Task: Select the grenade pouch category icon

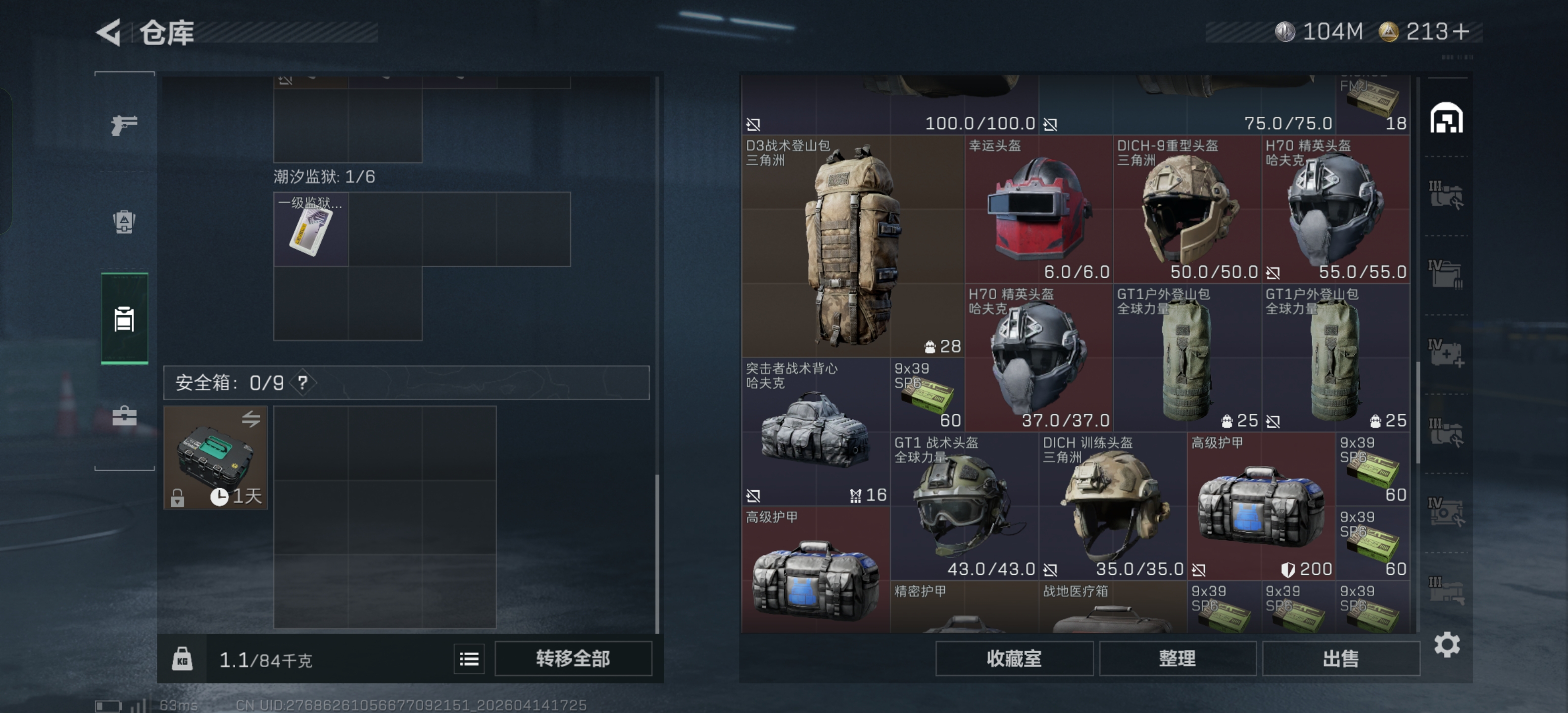Action: tap(124, 222)
